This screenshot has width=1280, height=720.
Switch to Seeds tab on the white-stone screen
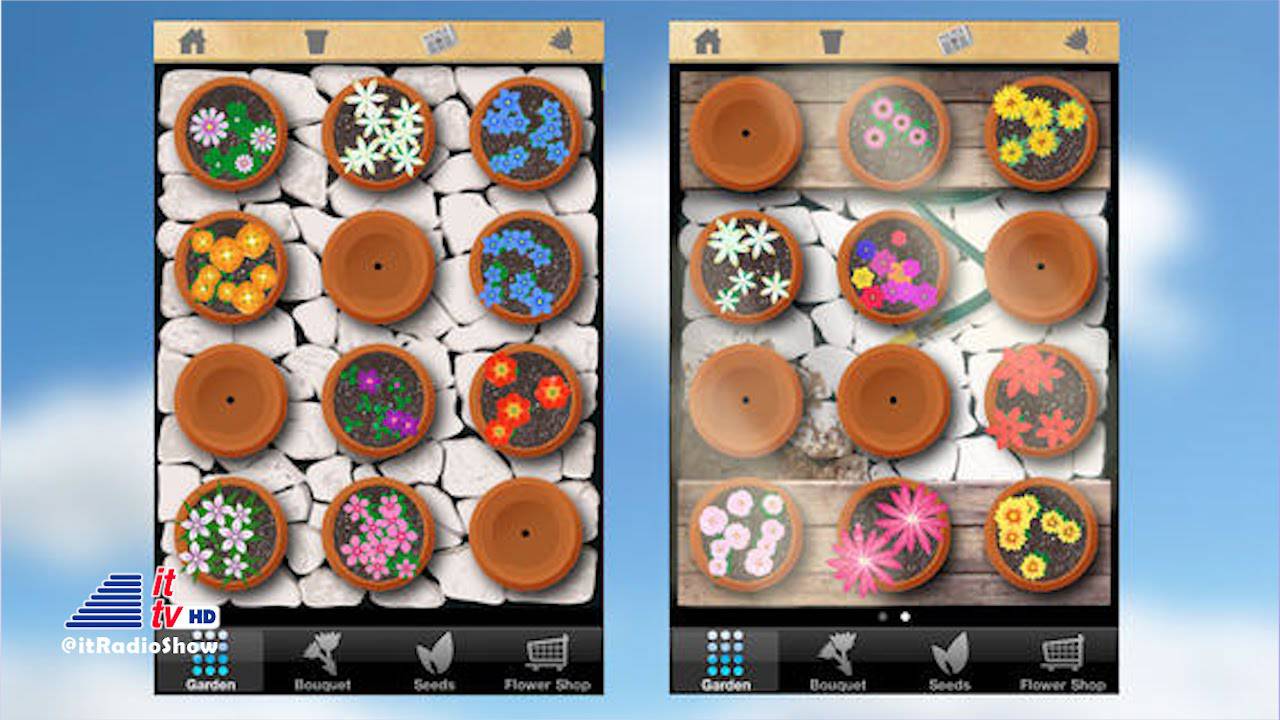(x=435, y=661)
